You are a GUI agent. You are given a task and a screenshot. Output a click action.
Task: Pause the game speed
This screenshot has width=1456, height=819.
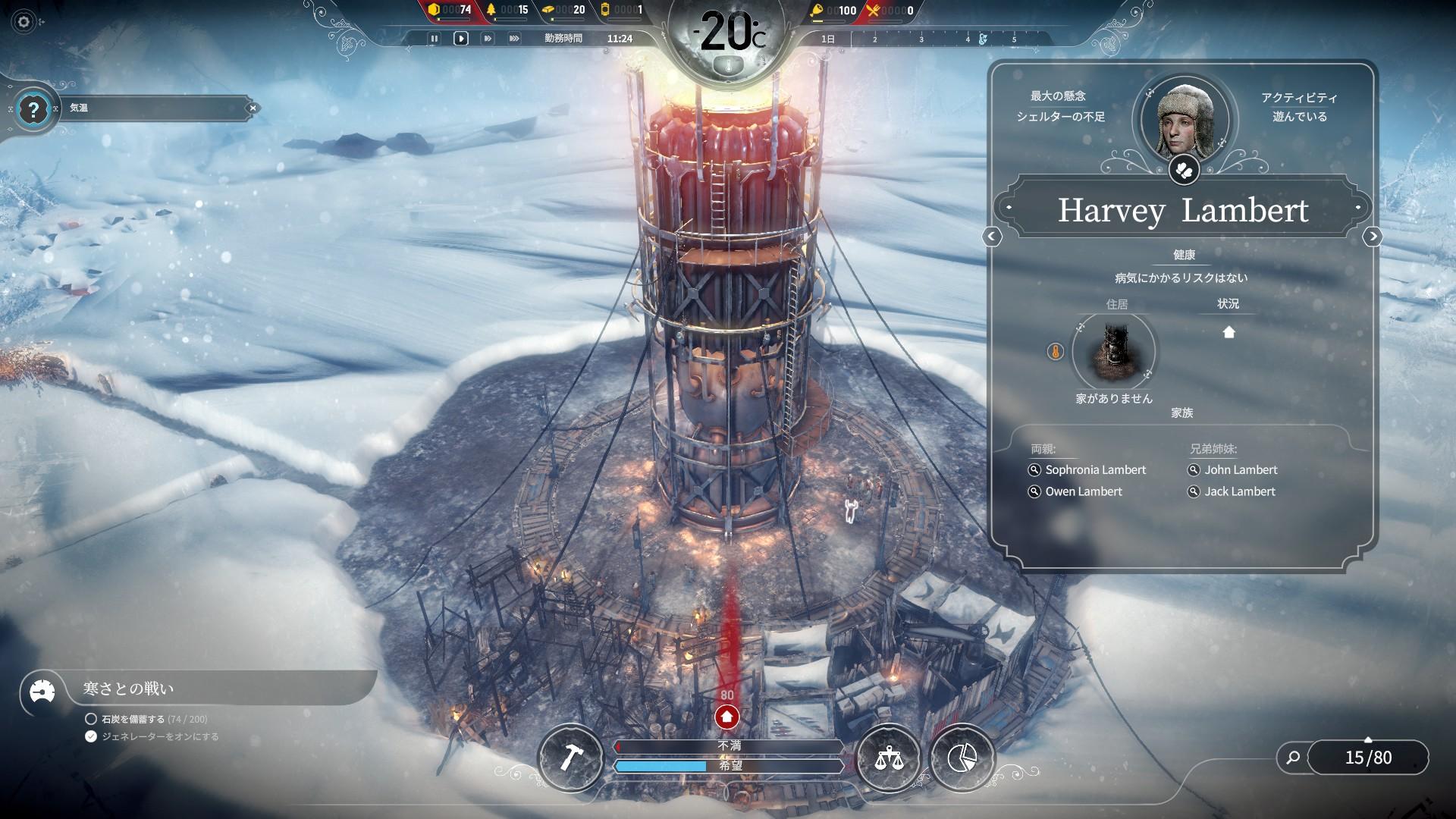tap(435, 39)
